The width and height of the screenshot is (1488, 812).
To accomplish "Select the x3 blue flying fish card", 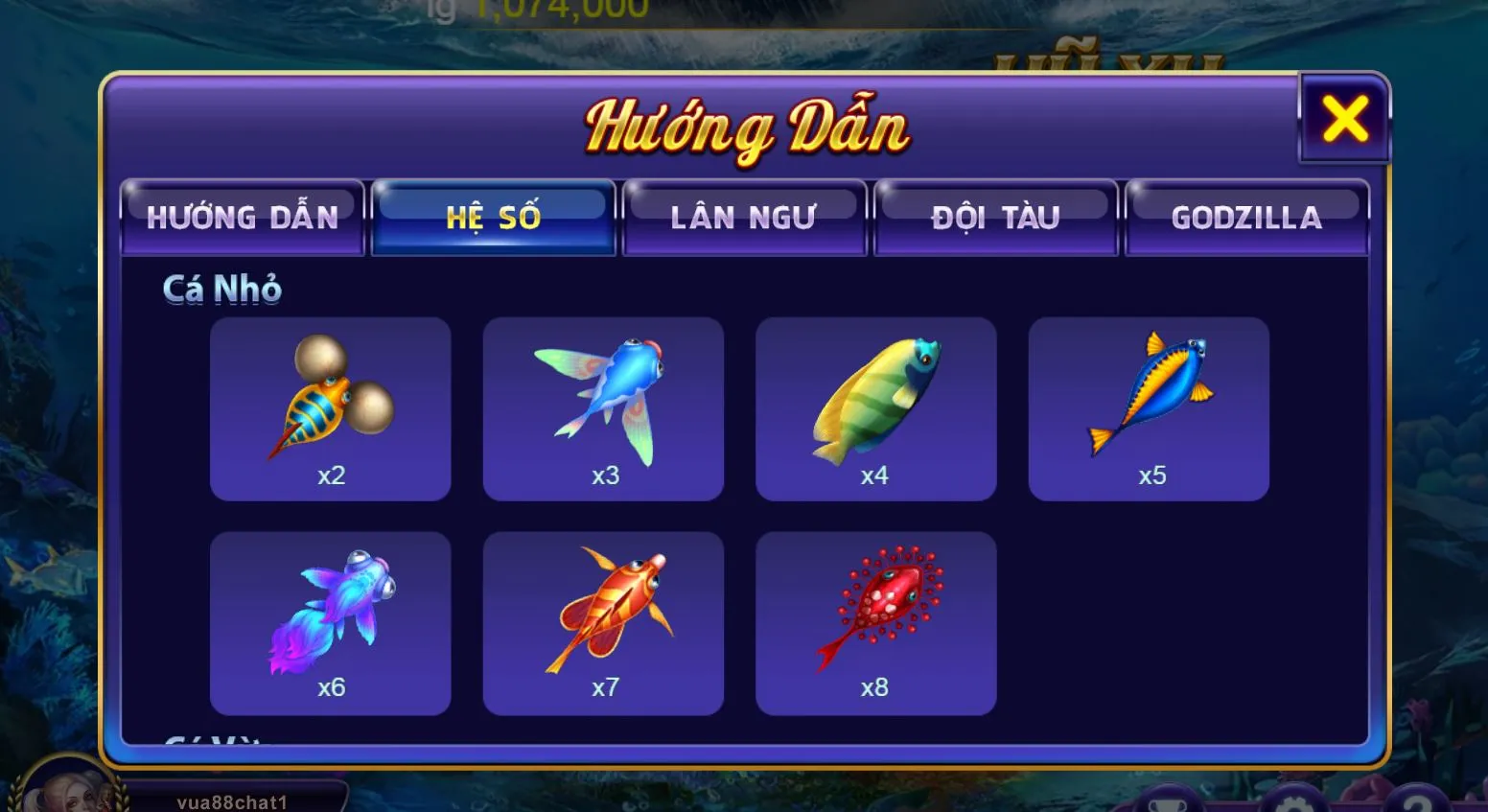I will (603, 407).
